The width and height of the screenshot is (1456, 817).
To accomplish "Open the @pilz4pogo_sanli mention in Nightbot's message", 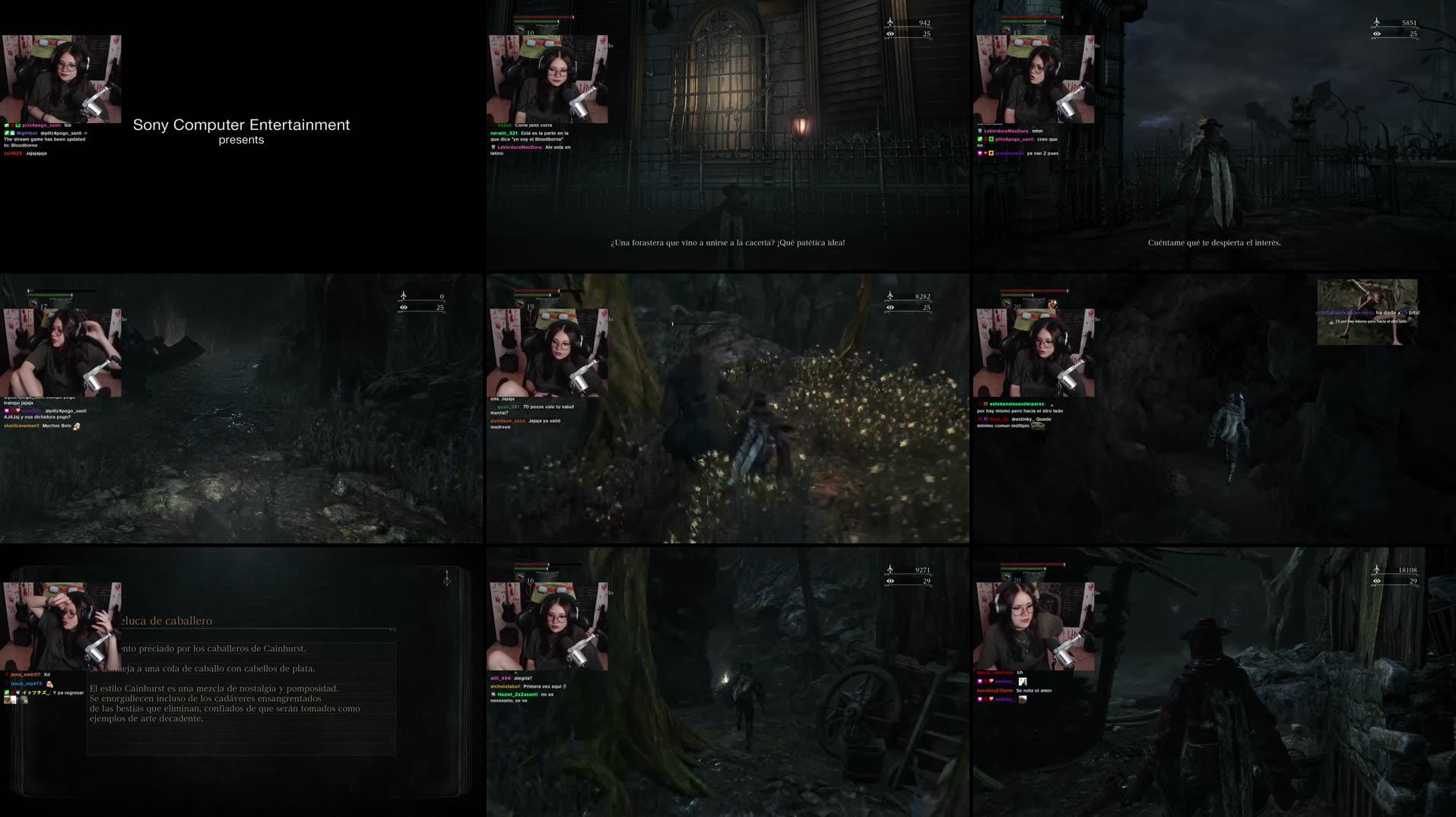I will tap(61, 134).
